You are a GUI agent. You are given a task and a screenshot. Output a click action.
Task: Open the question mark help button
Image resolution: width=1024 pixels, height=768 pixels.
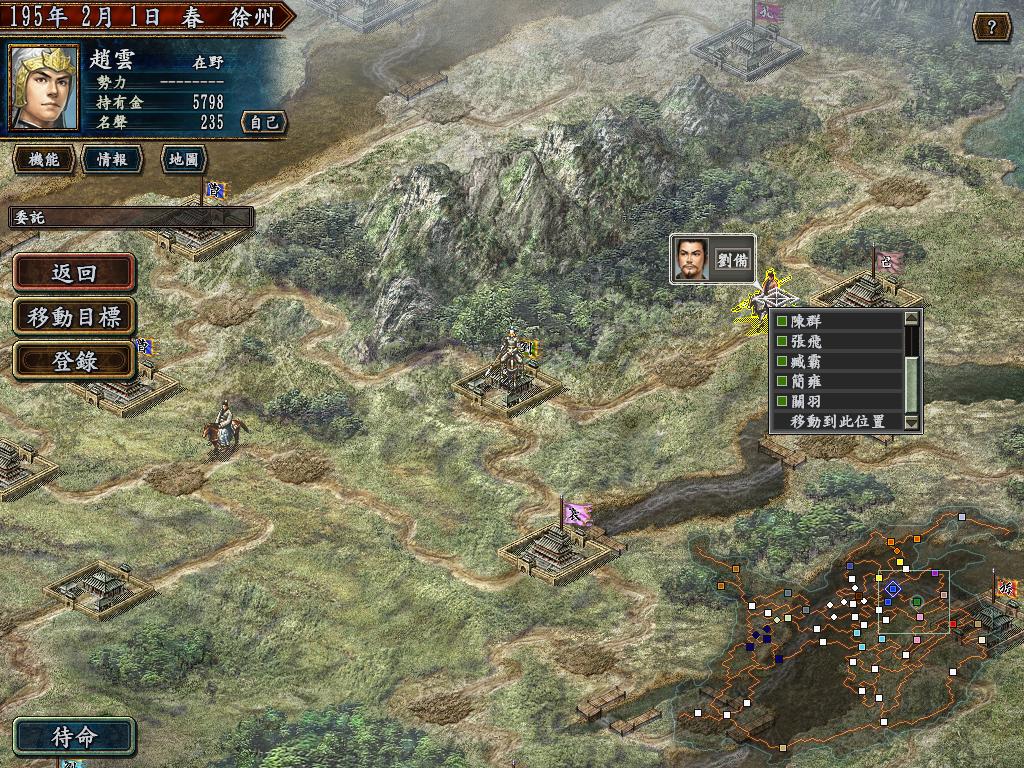tap(991, 27)
